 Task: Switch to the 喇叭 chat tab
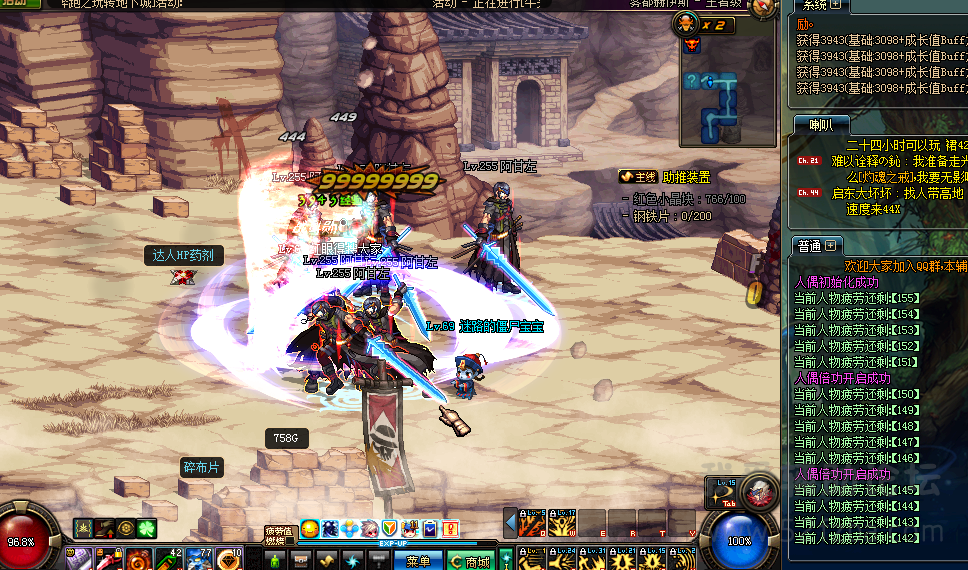820,124
